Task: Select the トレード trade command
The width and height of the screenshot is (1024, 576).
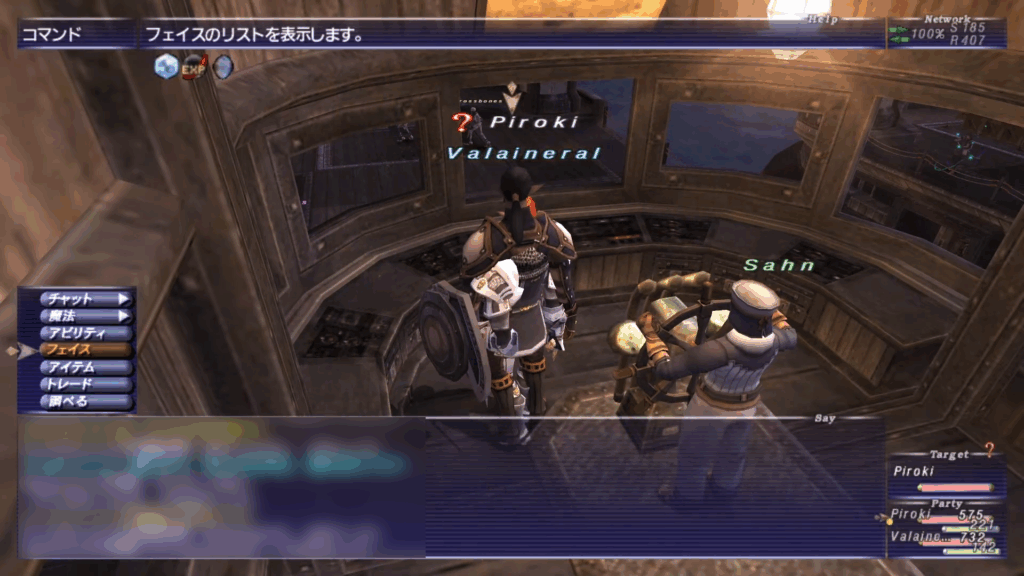Action: click(x=84, y=384)
